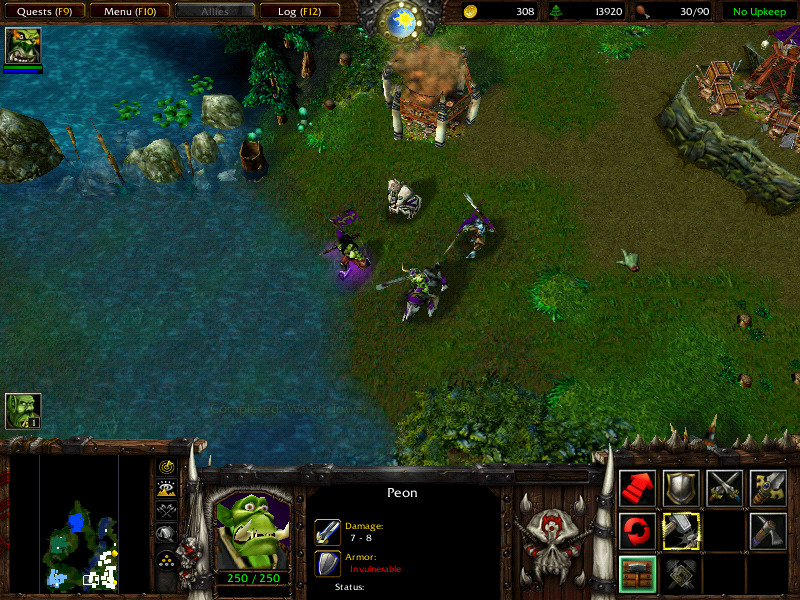Choose the Stop shield command
This screenshot has height=600, width=800.
[x=681, y=488]
